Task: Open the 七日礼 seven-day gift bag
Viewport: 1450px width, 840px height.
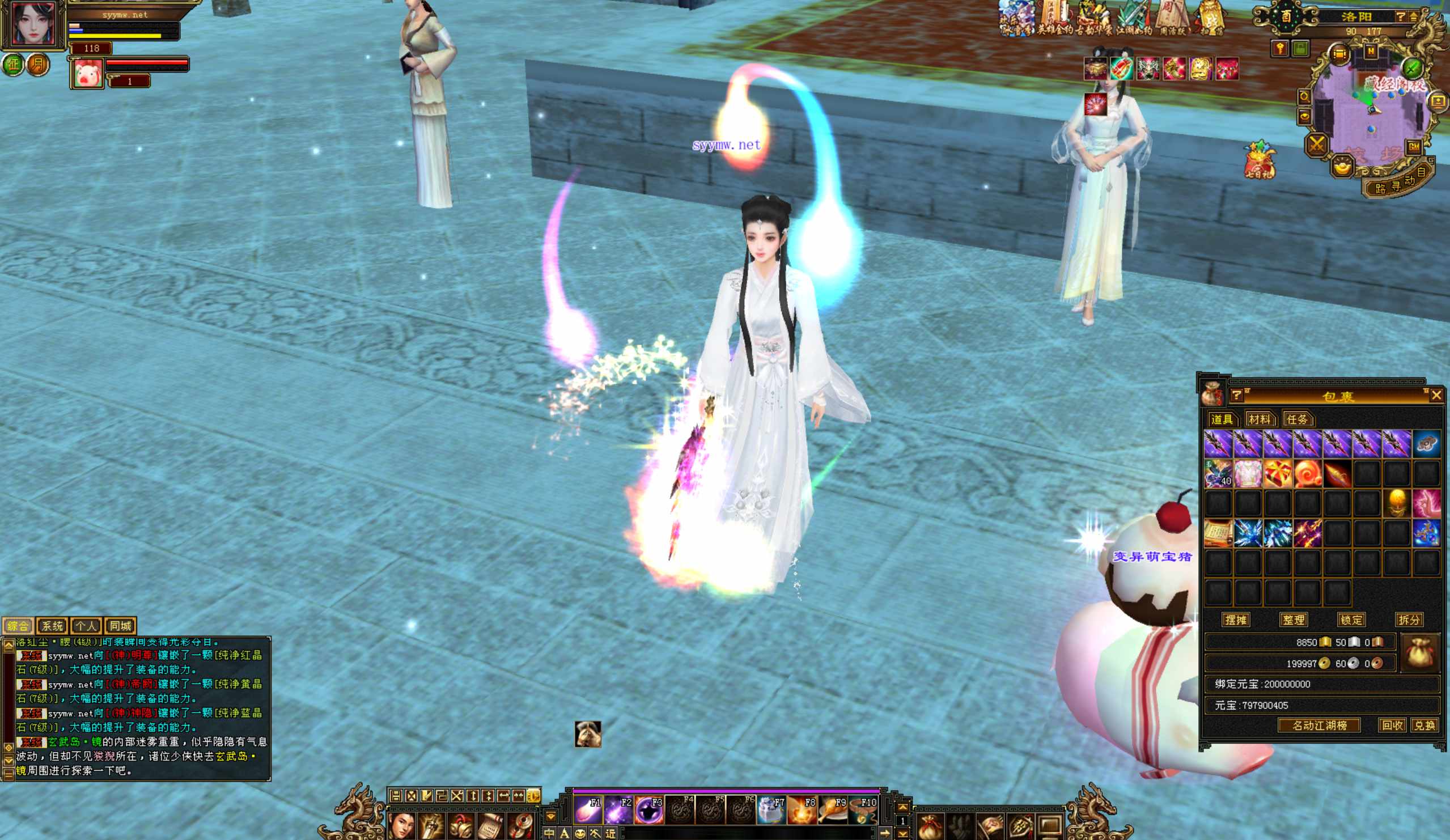Action: [x=1260, y=160]
